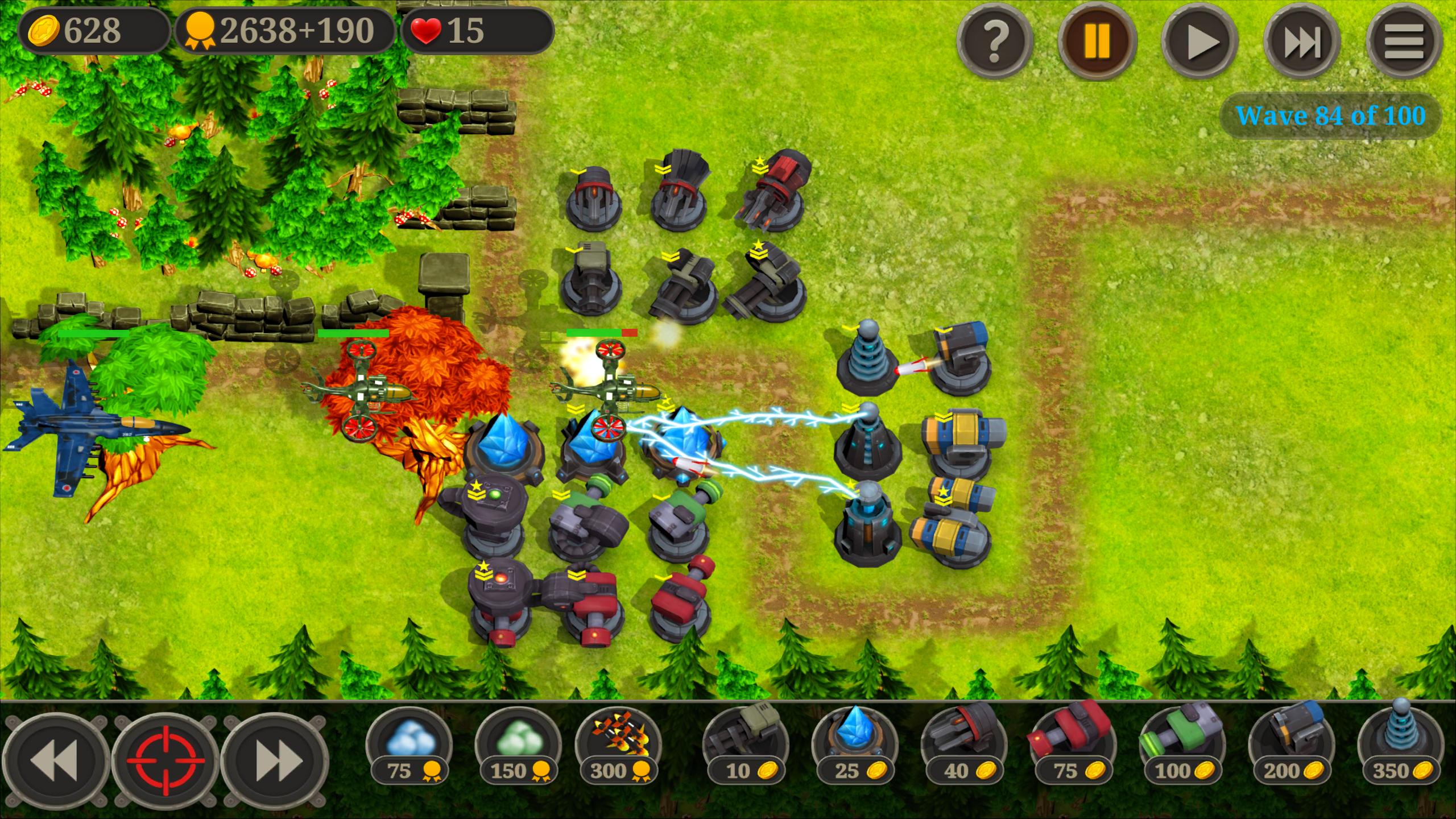
Task: Enable normal game speed with play button
Action: 1201,40
